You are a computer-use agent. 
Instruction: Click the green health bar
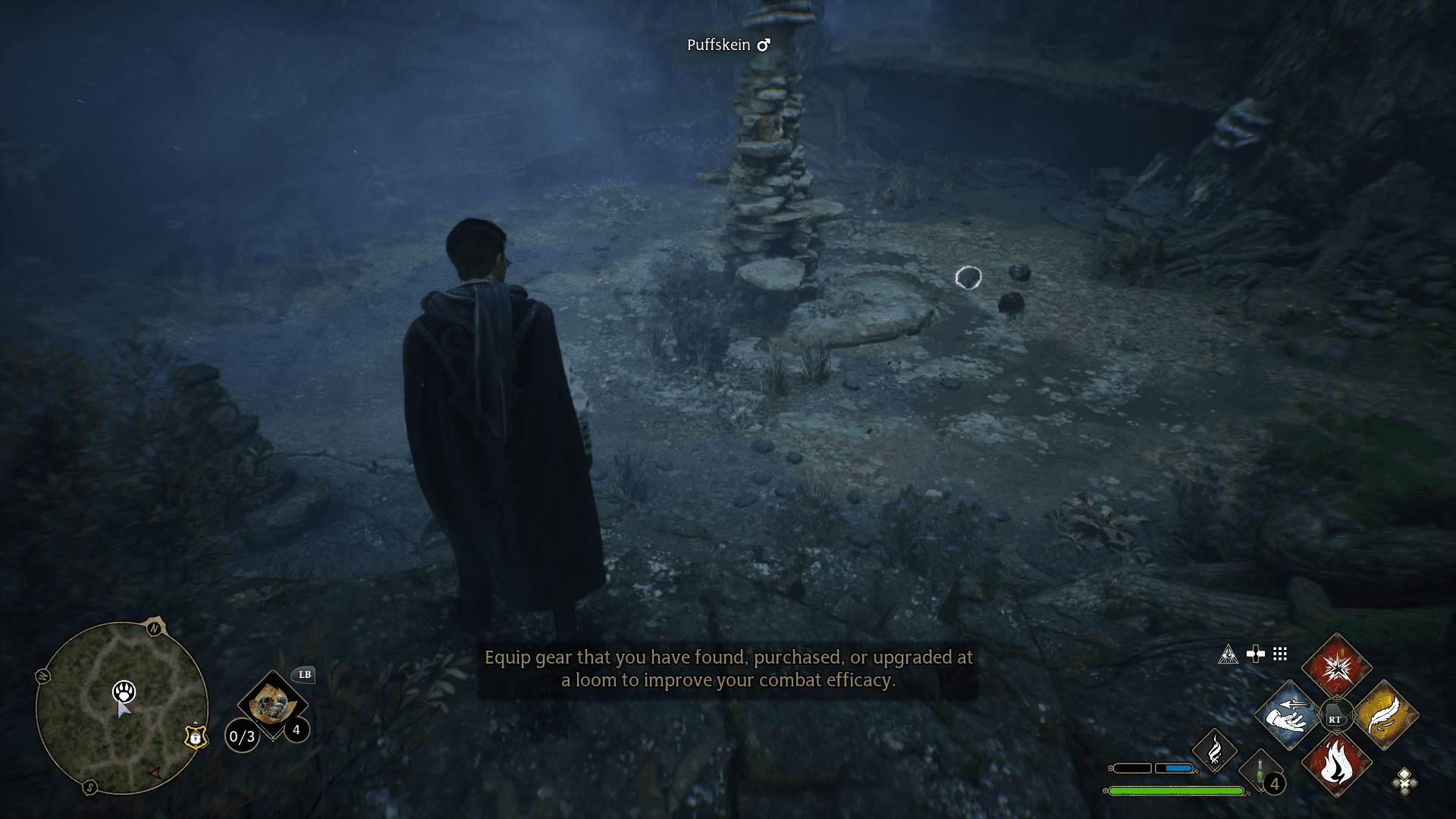click(x=1177, y=790)
